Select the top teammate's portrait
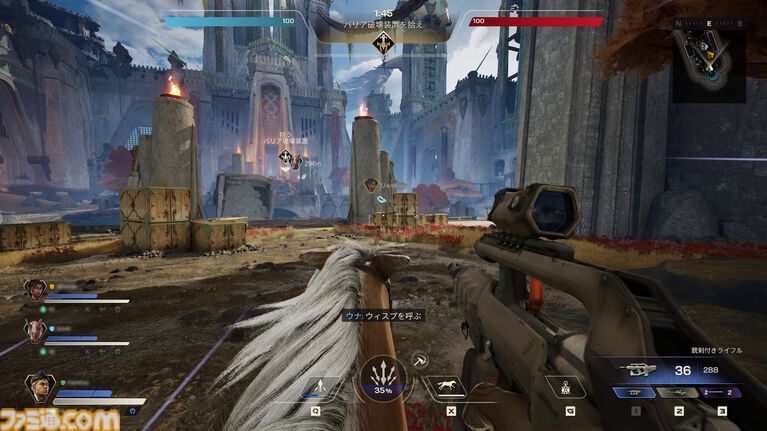 pyautogui.click(x=34, y=292)
